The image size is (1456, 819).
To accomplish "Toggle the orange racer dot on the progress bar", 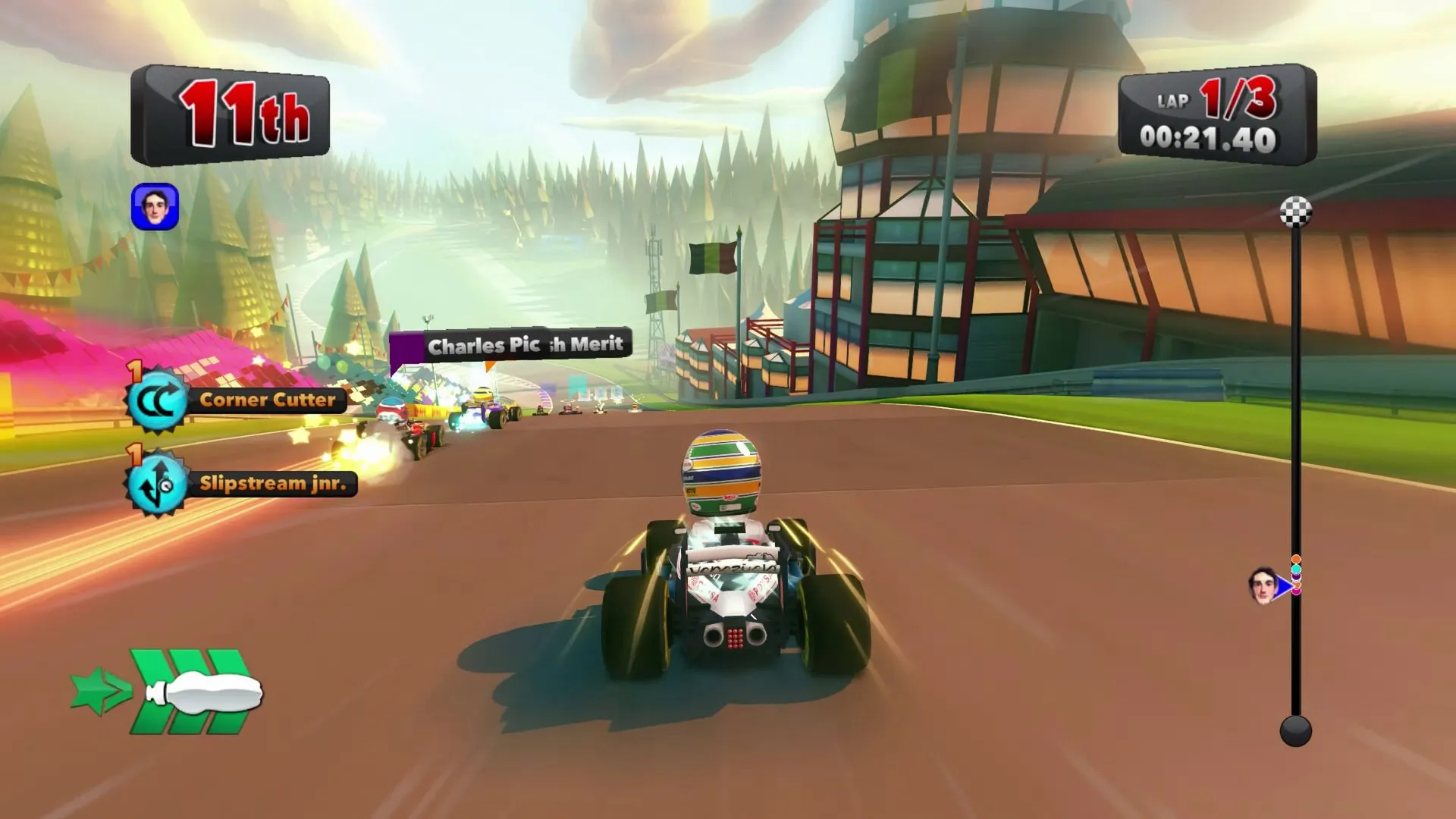I will coord(1296,560).
